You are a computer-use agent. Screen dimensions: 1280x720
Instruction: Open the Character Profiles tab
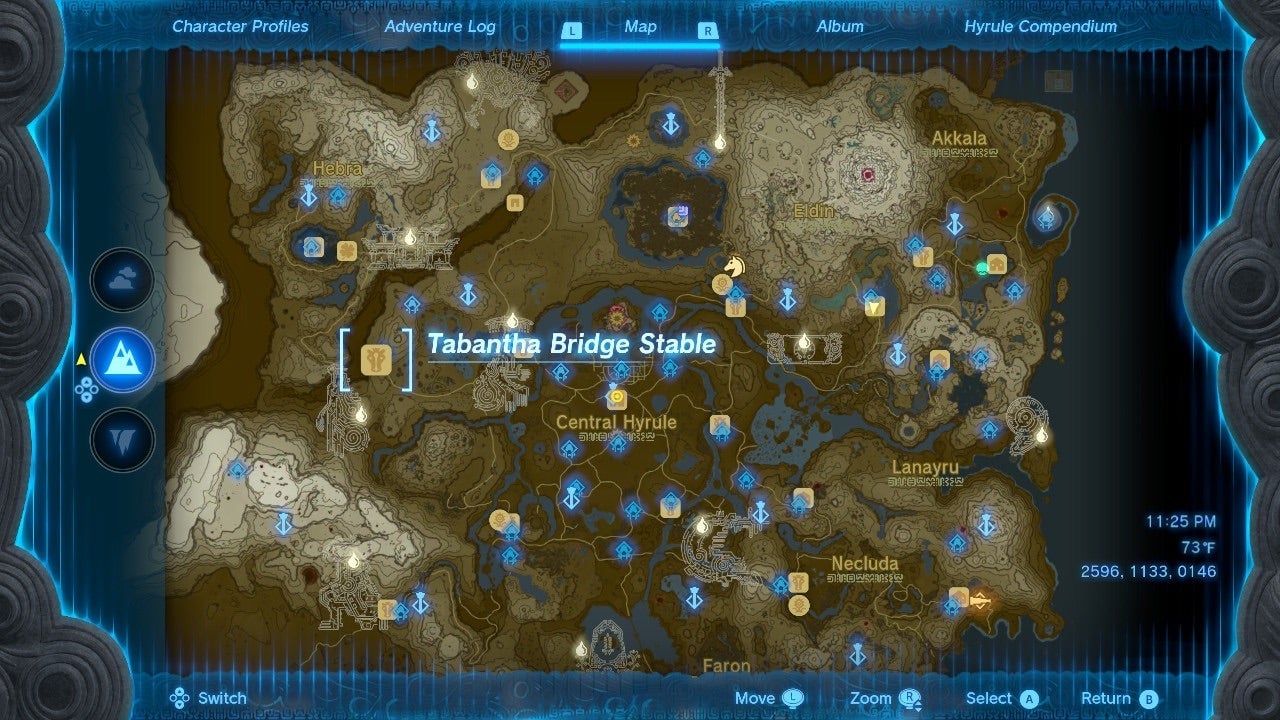tap(239, 27)
